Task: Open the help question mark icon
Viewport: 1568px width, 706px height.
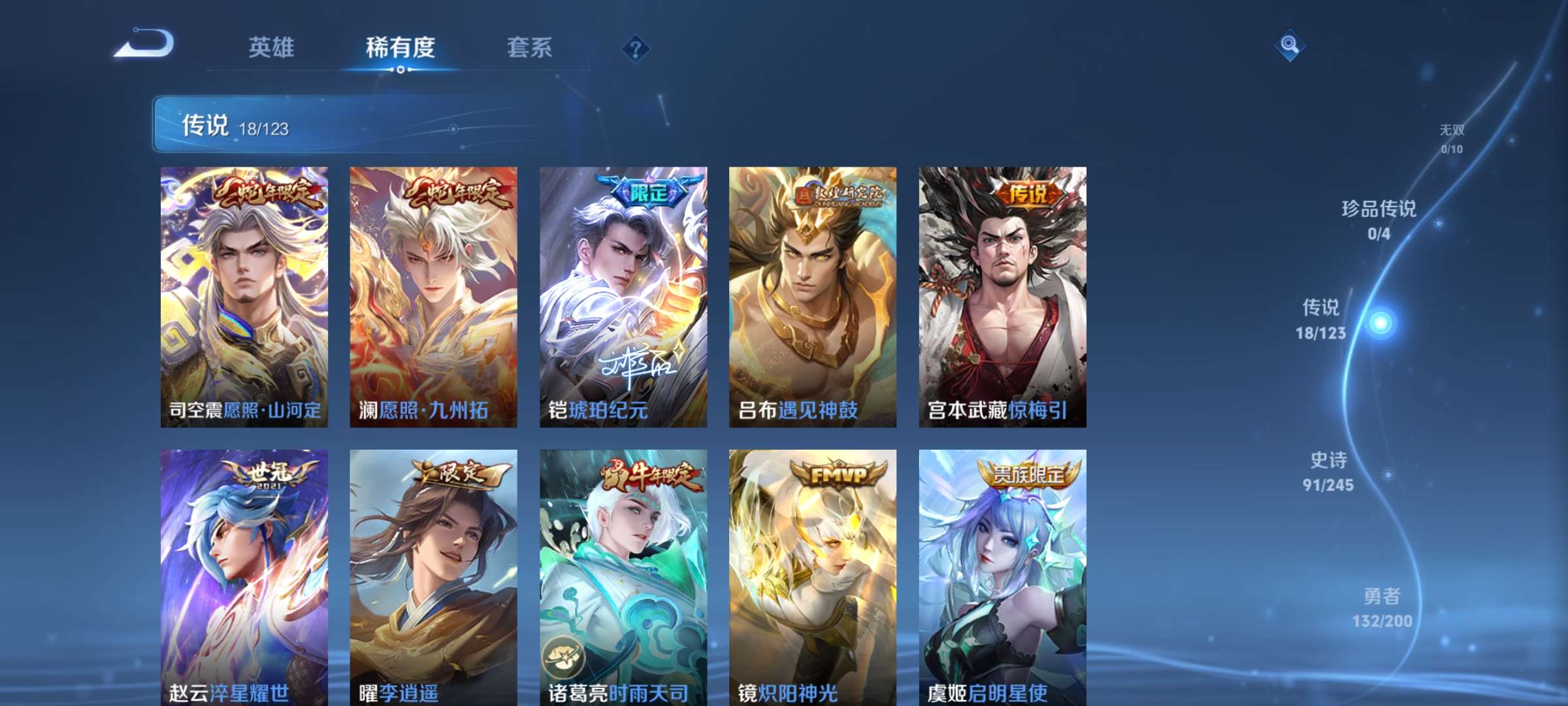Action: [x=636, y=48]
